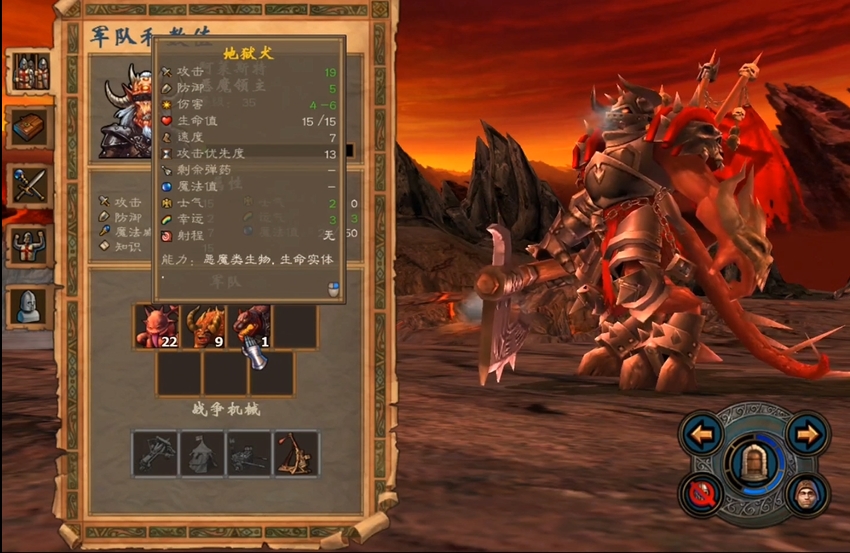Screen dimensions: 850x553
Task: Go to the next hero with right arrow
Action: [807, 434]
